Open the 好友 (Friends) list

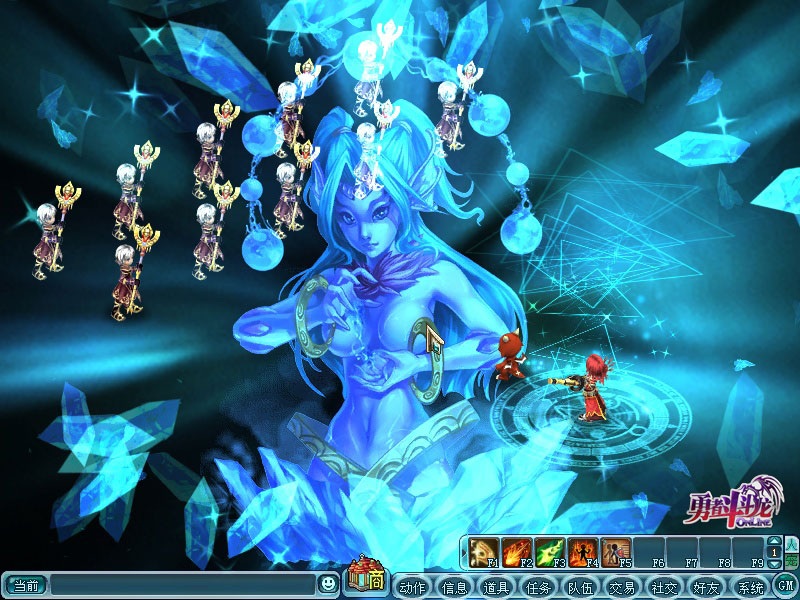(x=706, y=586)
